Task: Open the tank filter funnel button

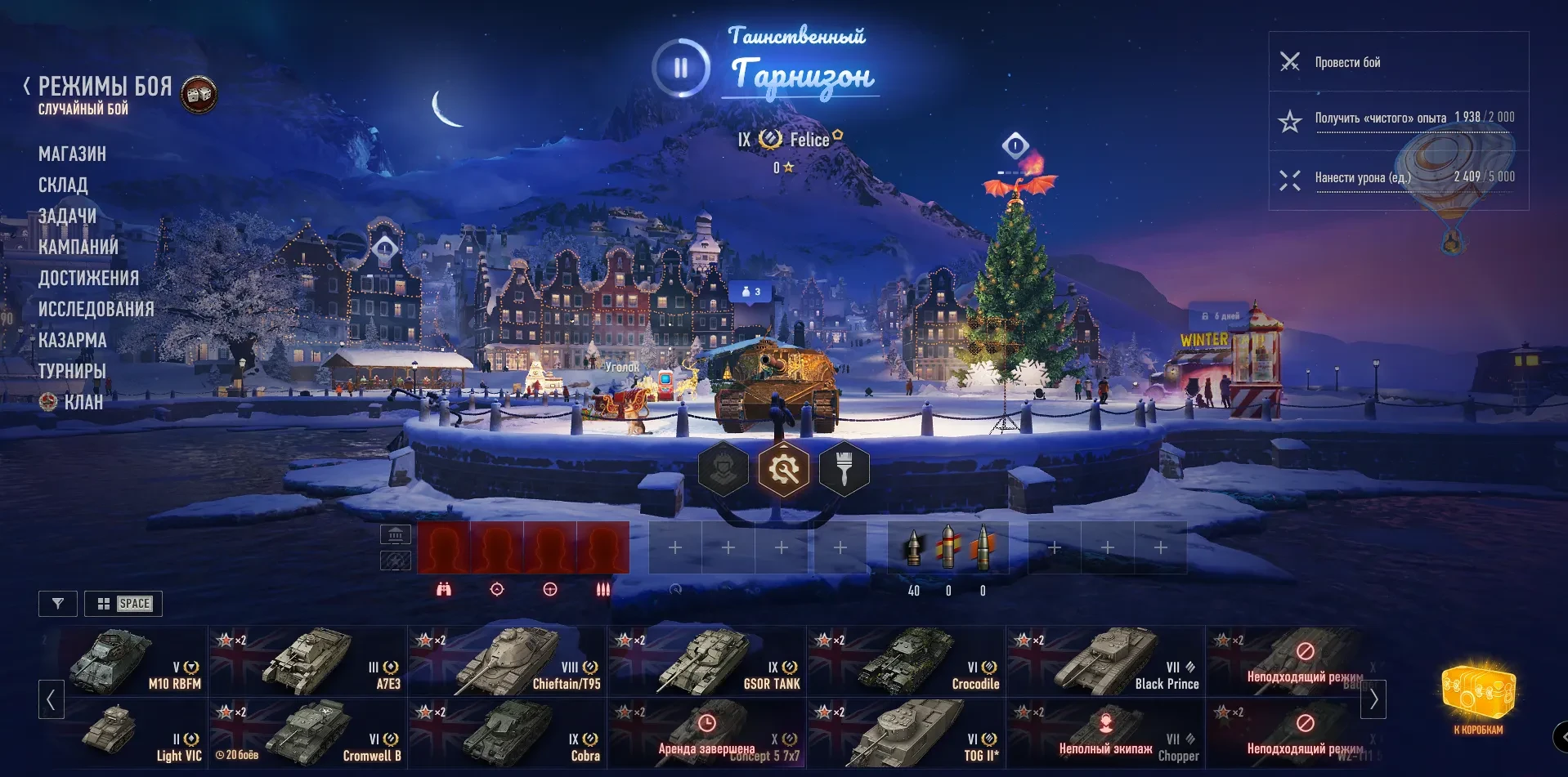Action: coord(58,604)
